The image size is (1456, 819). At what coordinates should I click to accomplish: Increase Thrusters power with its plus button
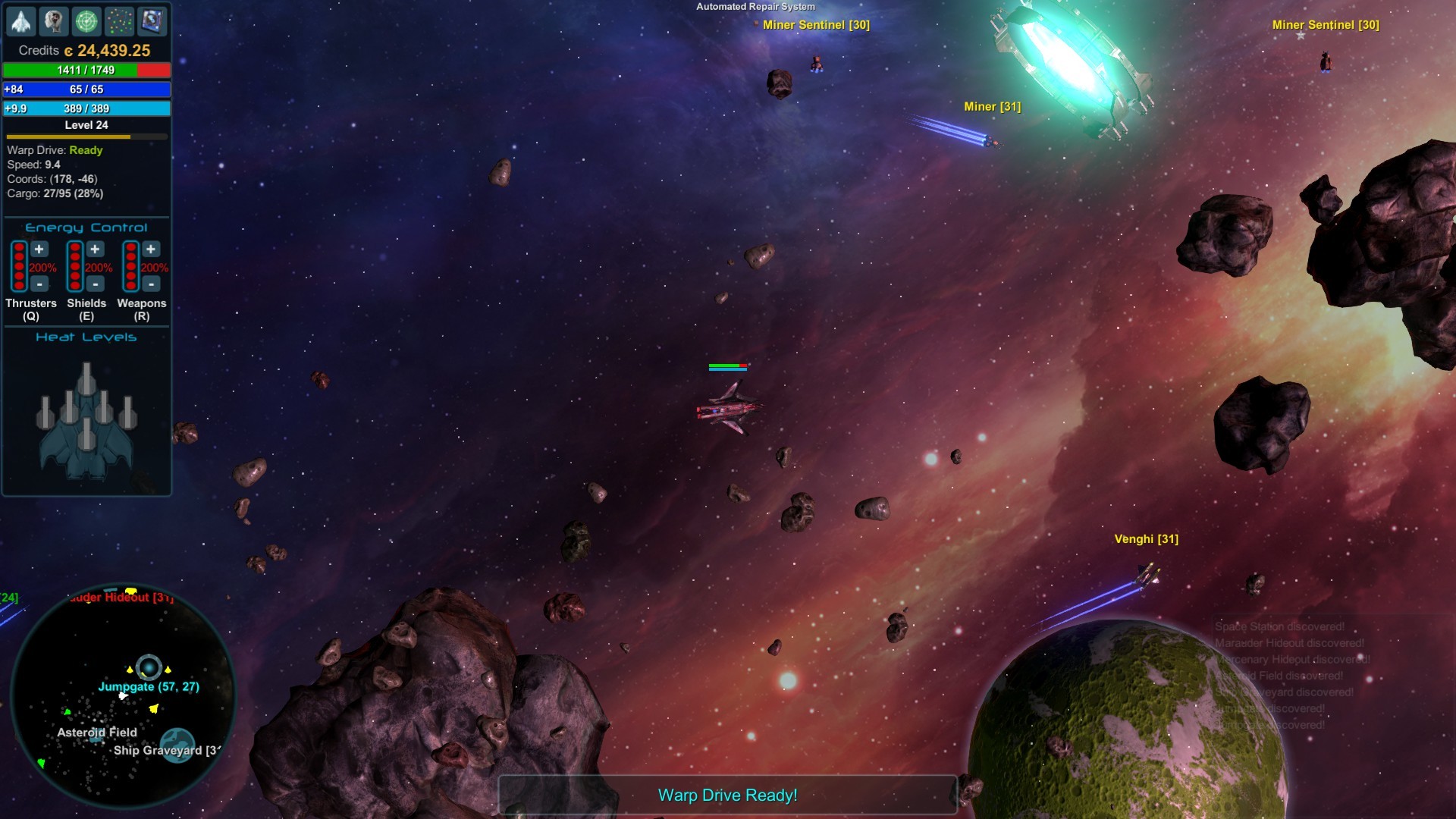38,249
